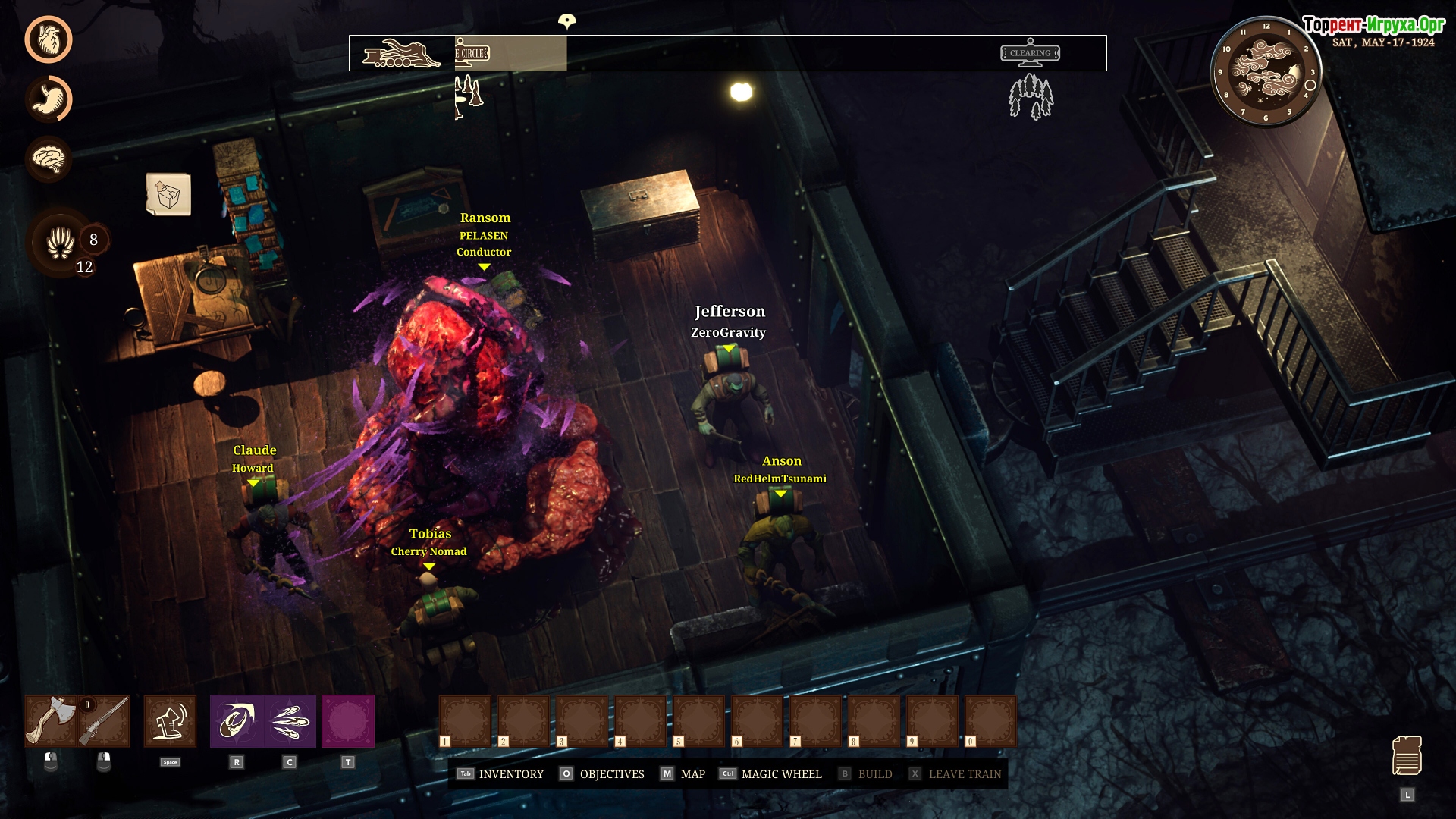Open the scroll log icon
This screenshot has height=819, width=1456.
click(x=1407, y=756)
